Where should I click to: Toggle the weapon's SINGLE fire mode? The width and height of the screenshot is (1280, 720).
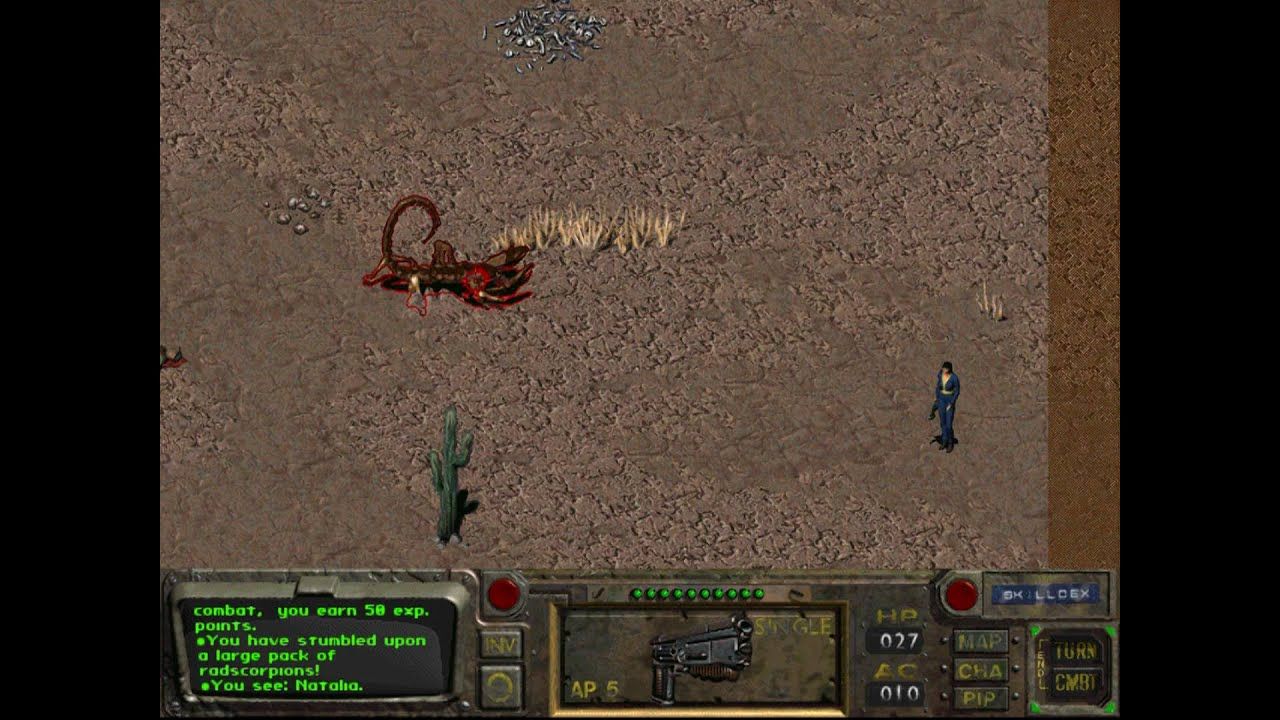coord(790,624)
